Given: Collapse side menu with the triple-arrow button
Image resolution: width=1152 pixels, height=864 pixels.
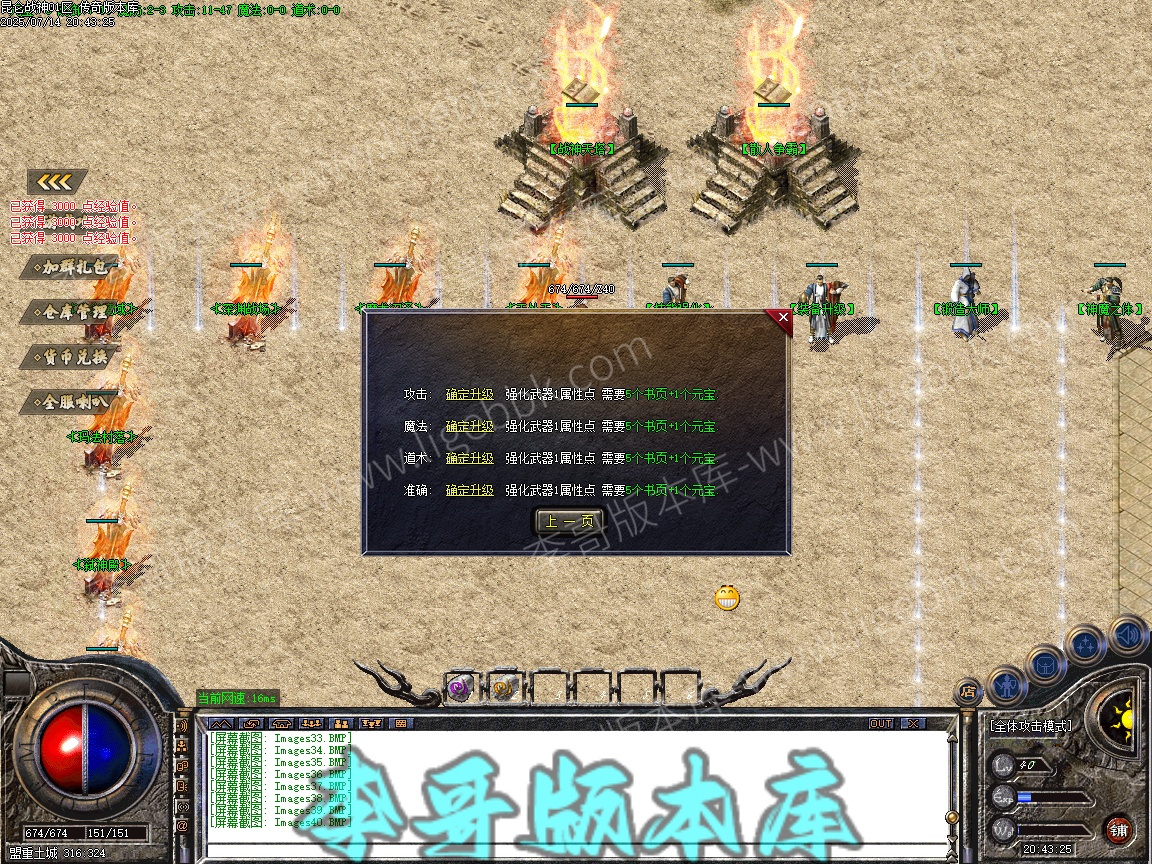Looking at the screenshot, I should point(57,181).
